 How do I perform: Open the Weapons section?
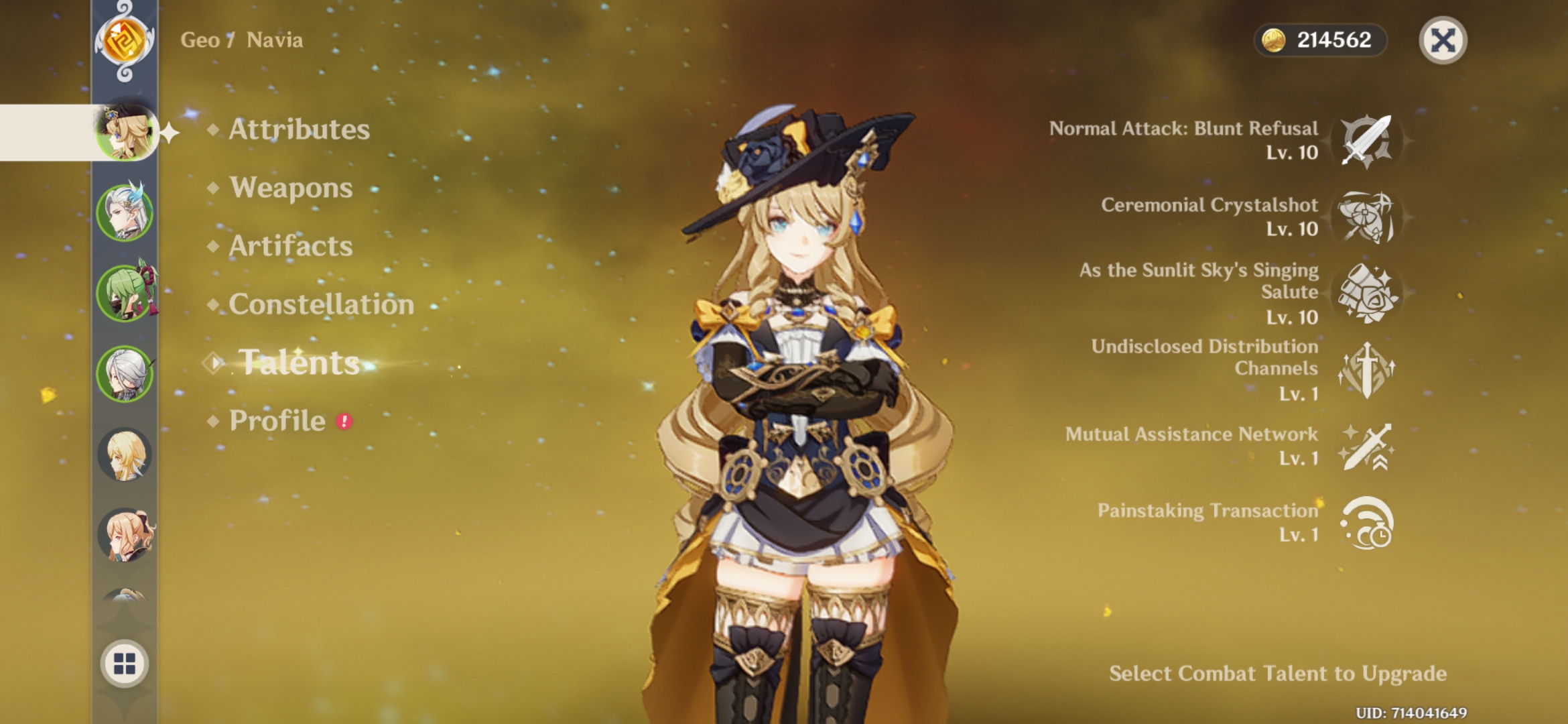[289, 188]
